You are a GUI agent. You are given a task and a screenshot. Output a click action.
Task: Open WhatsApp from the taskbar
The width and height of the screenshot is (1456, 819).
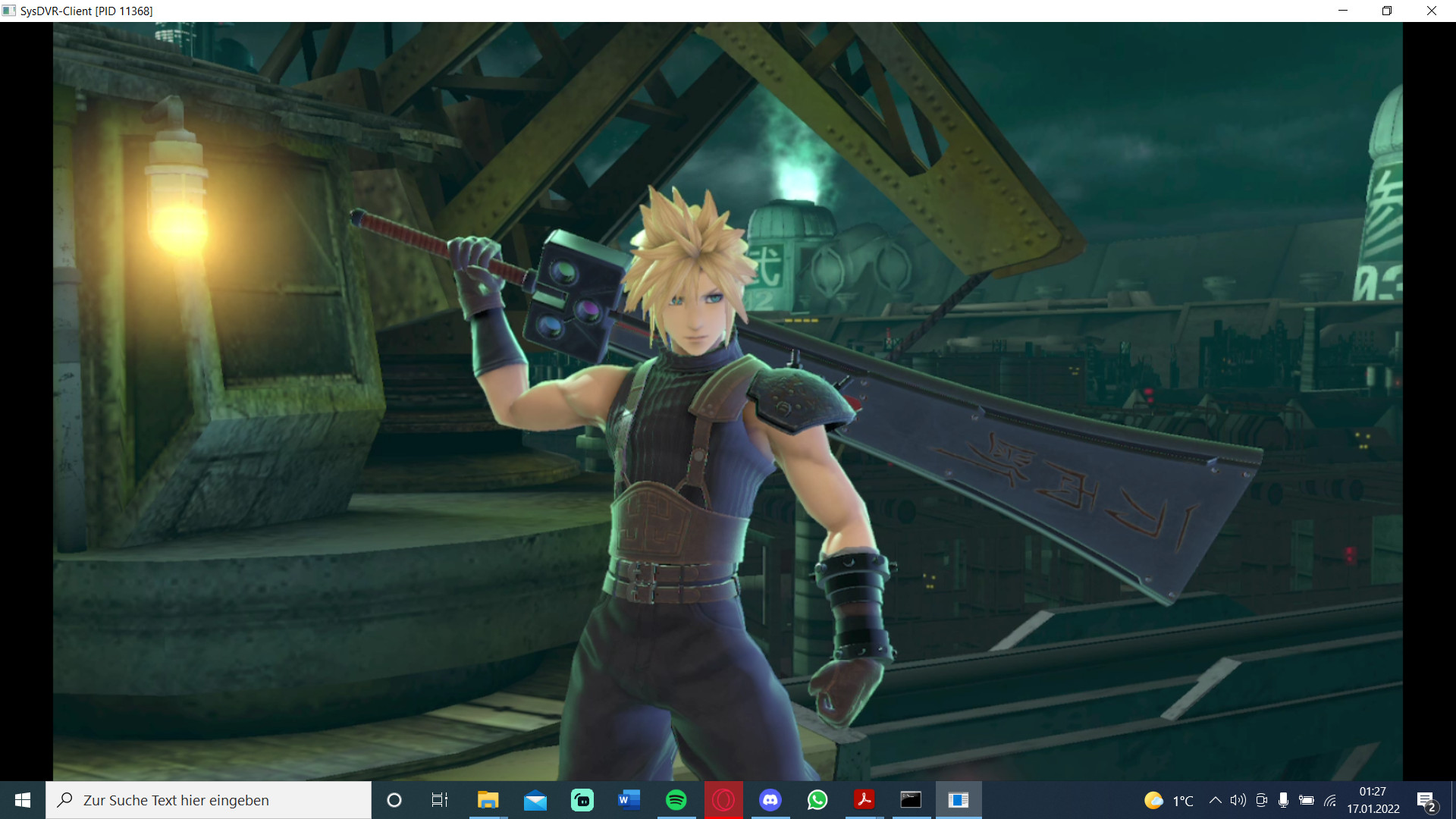pyautogui.click(x=818, y=800)
